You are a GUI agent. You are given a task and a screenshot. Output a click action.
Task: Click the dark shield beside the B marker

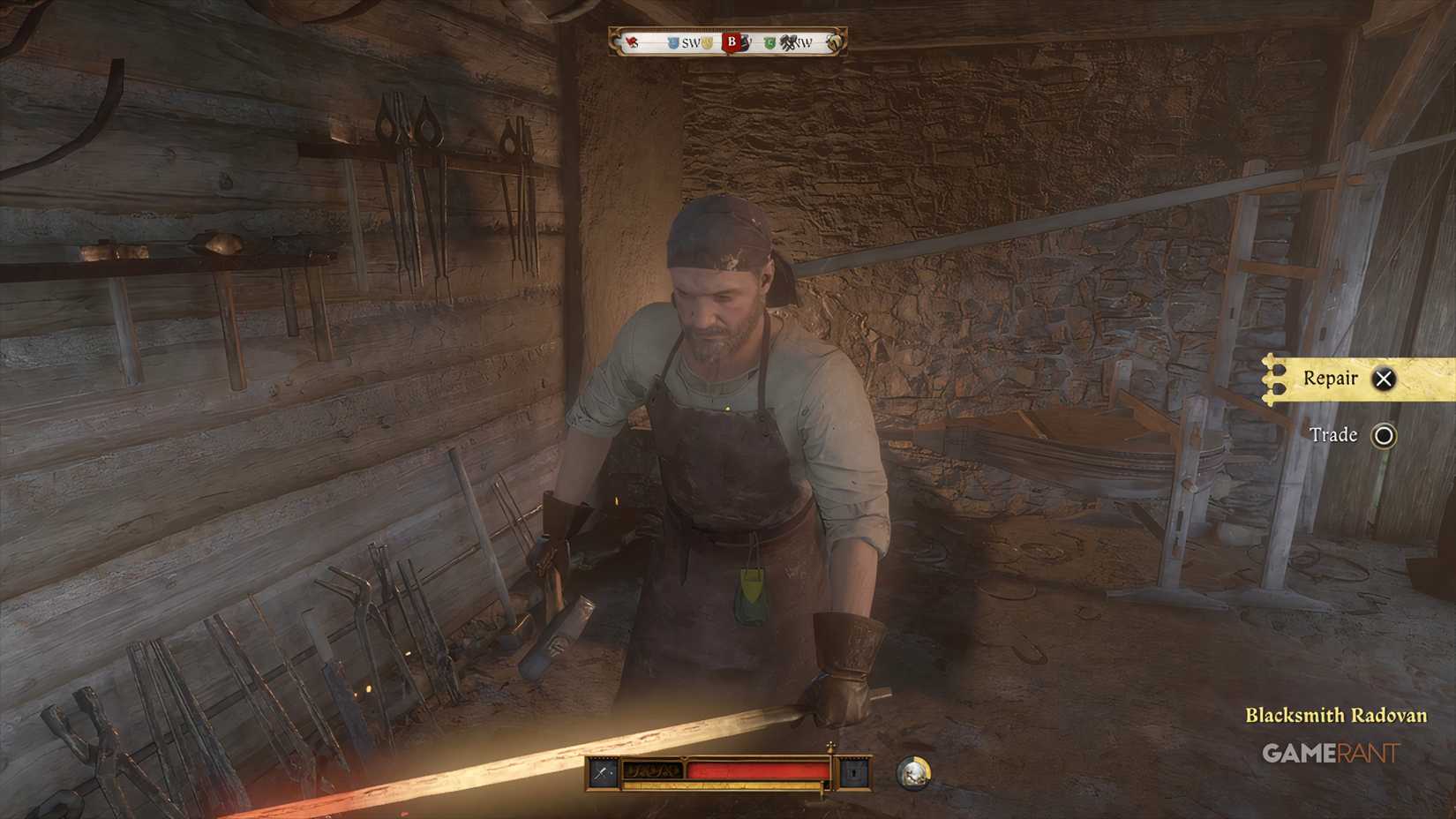coord(745,41)
